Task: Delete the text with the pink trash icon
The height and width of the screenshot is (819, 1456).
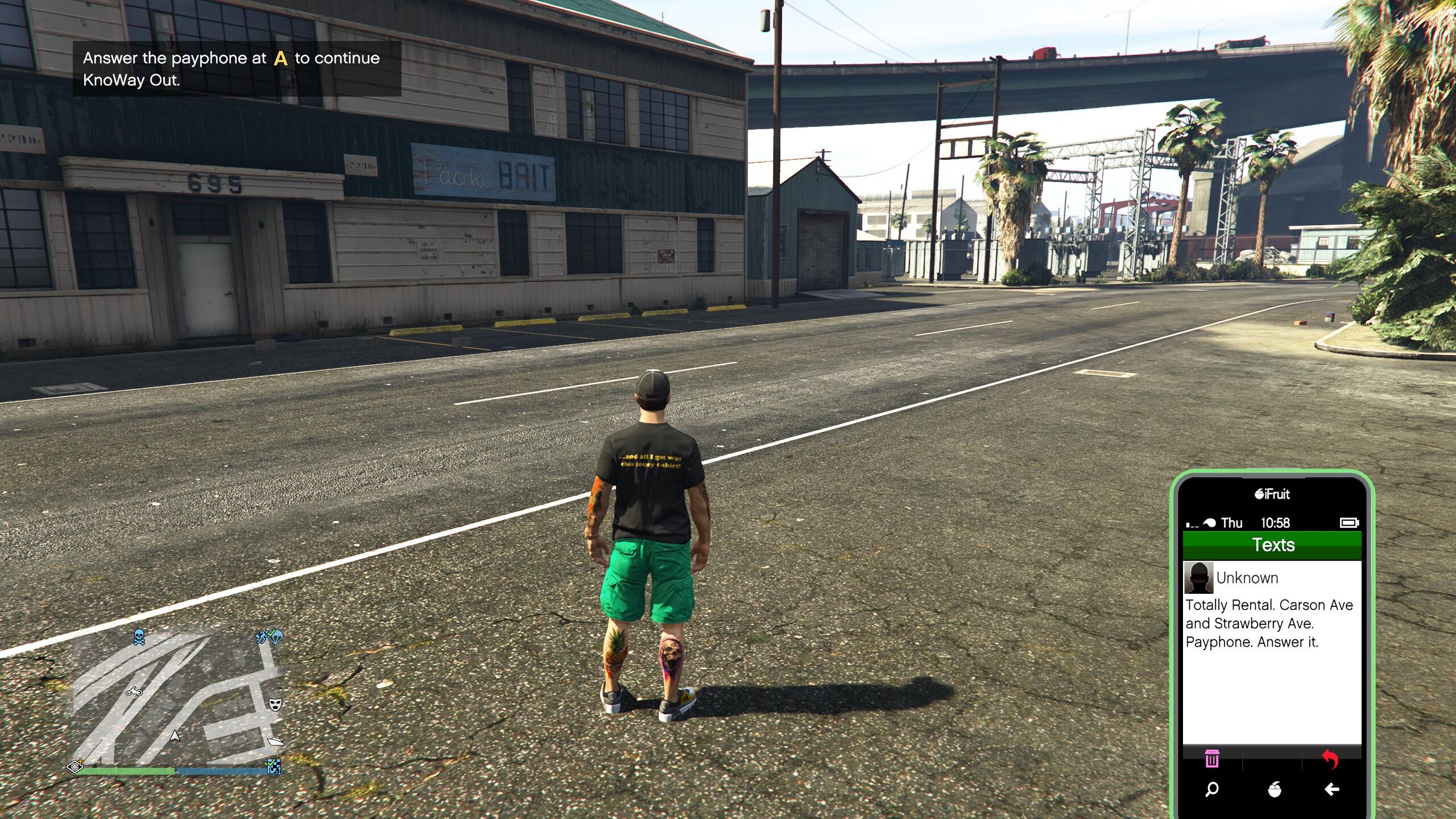Action: click(x=1212, y=758)
